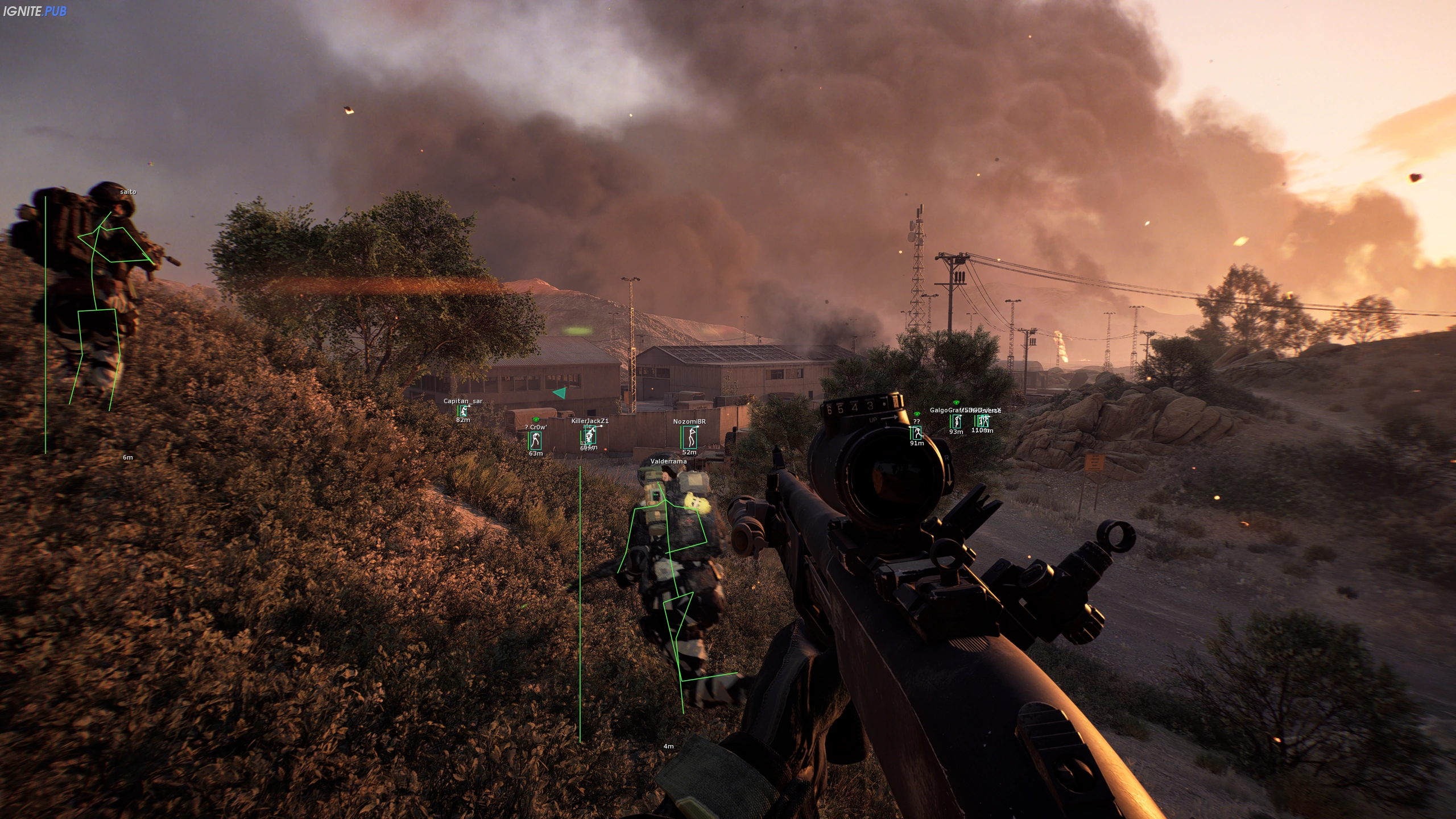Select GalgoGraf's figure icon above 93m
Image resolution: width=1456 pixels, height=819 pixels.
(957, 422)
